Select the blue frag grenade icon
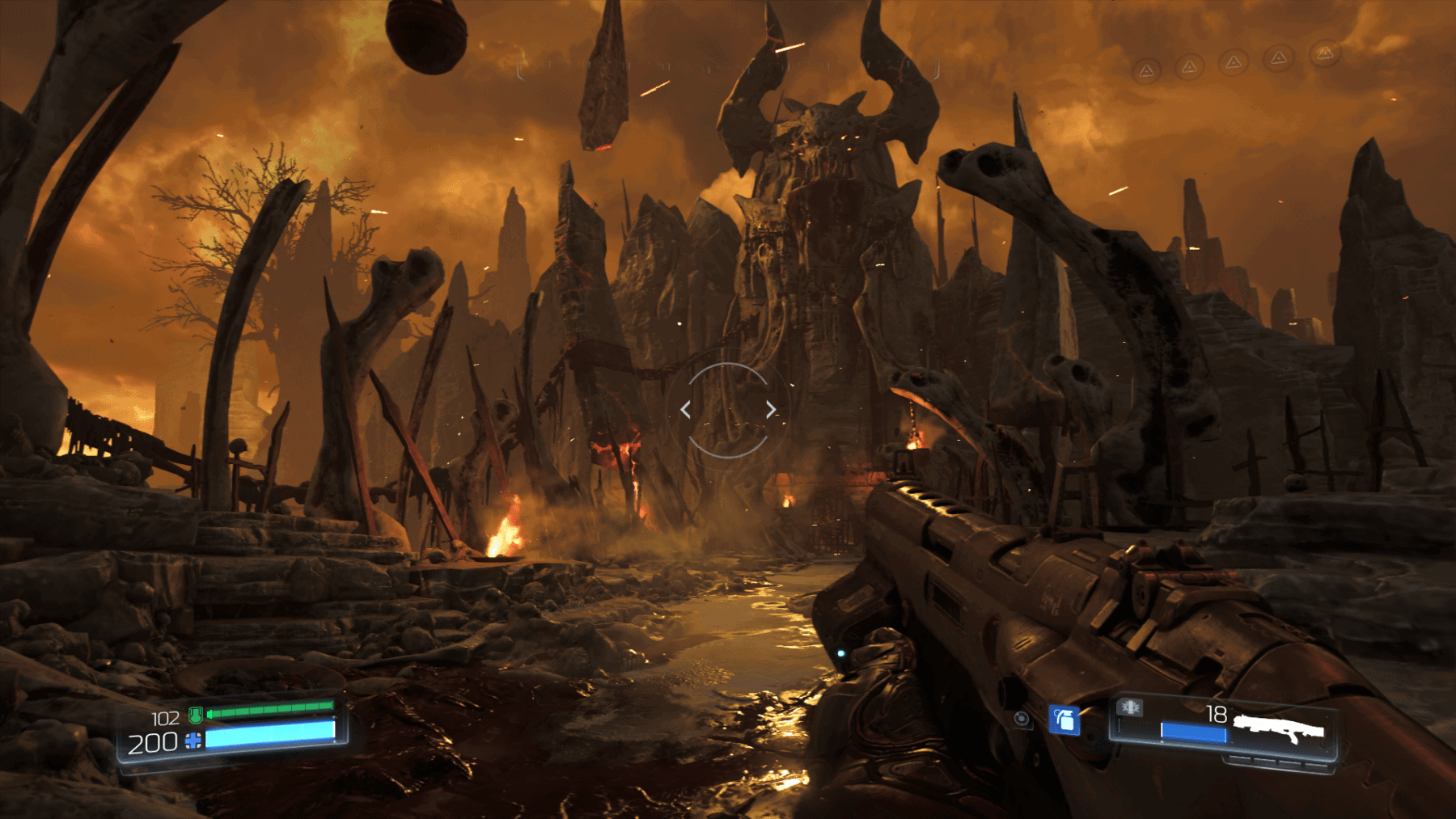The height and width of the screenshot is (819, 1456). coord(1064,719)
